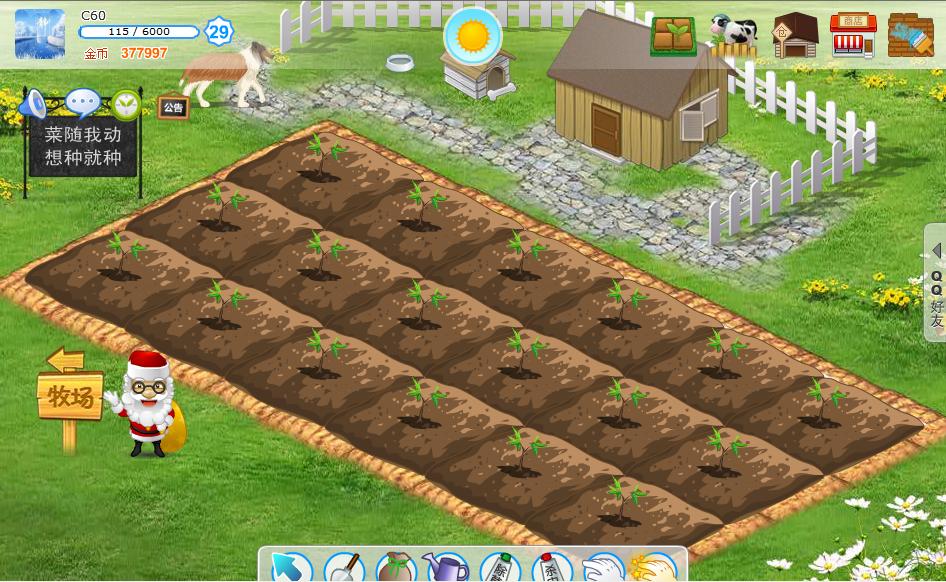Viewport: 946px width, 582px height.
Task: Click the megaphone announcement icon
Action: click(x=35, y=102)
